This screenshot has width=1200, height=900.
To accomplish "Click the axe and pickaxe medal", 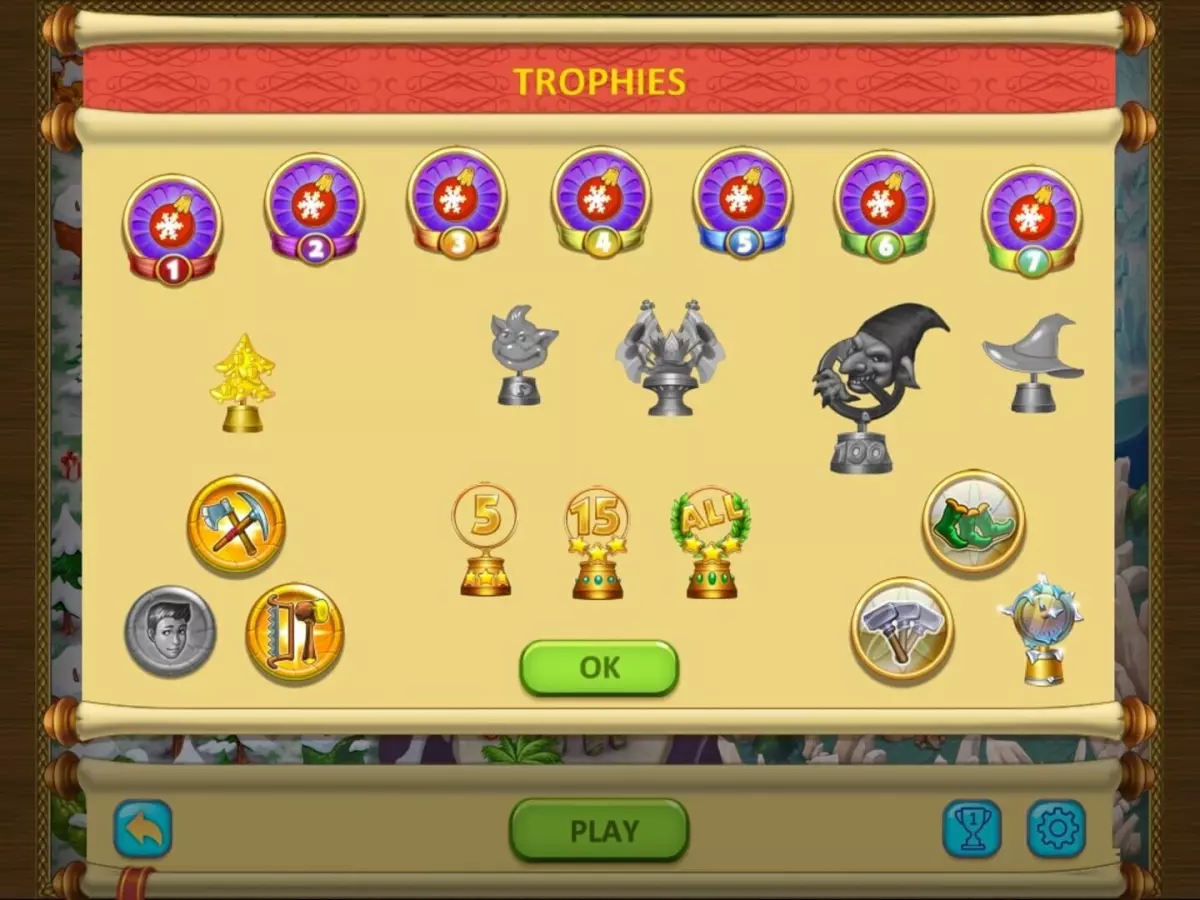I will click(x=236, y=524).
